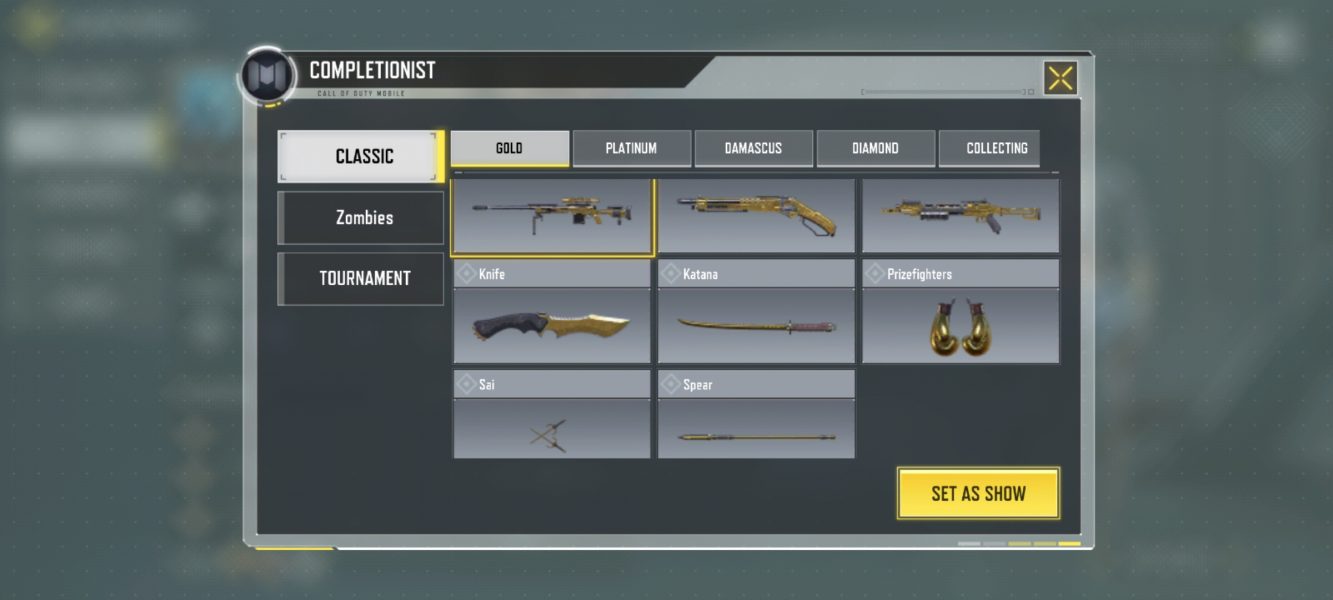
Task: Switch to the Tournament category
Action: 361,278
